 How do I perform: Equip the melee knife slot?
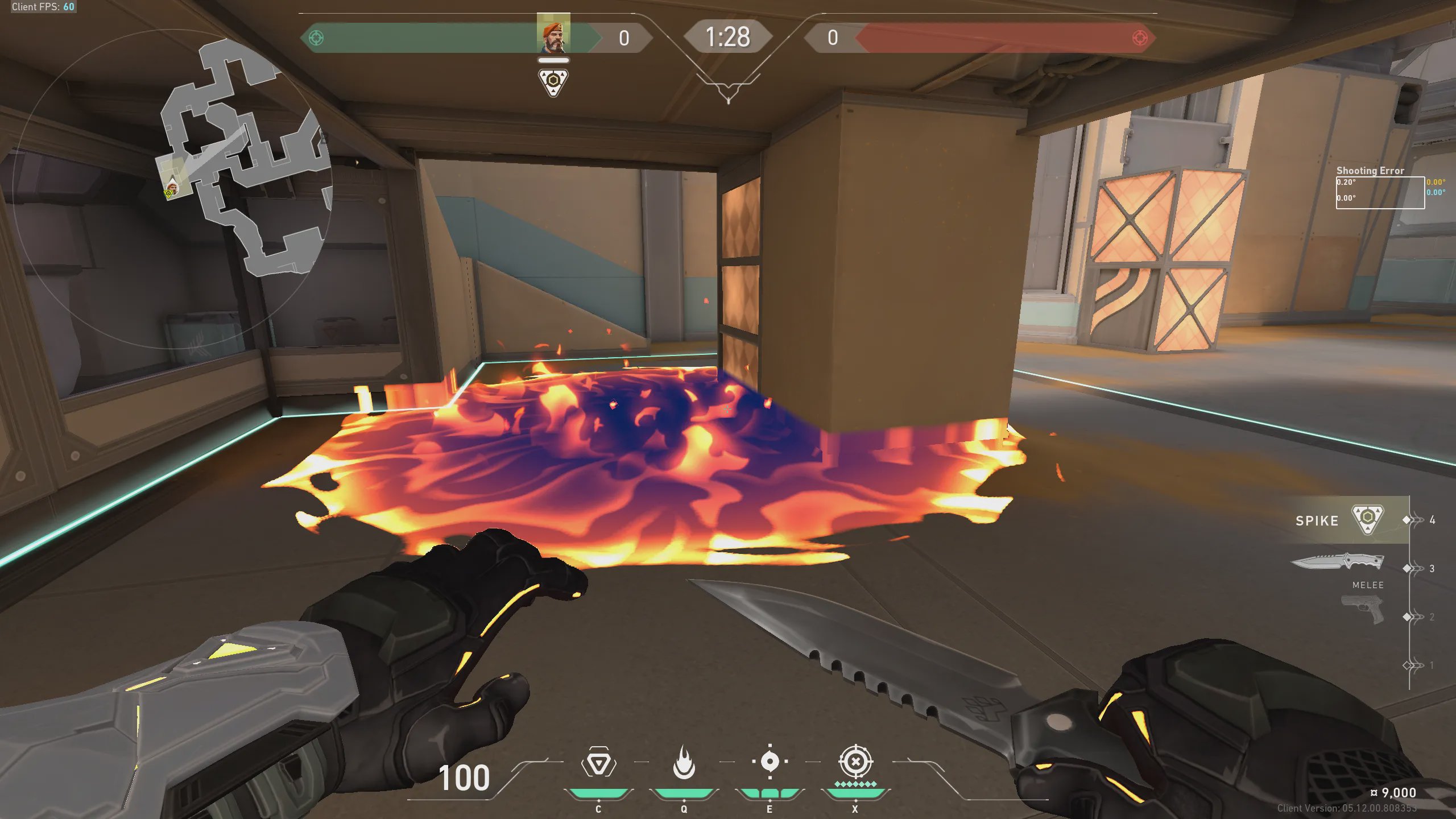pyautogui.click(x=1338, y=563)
